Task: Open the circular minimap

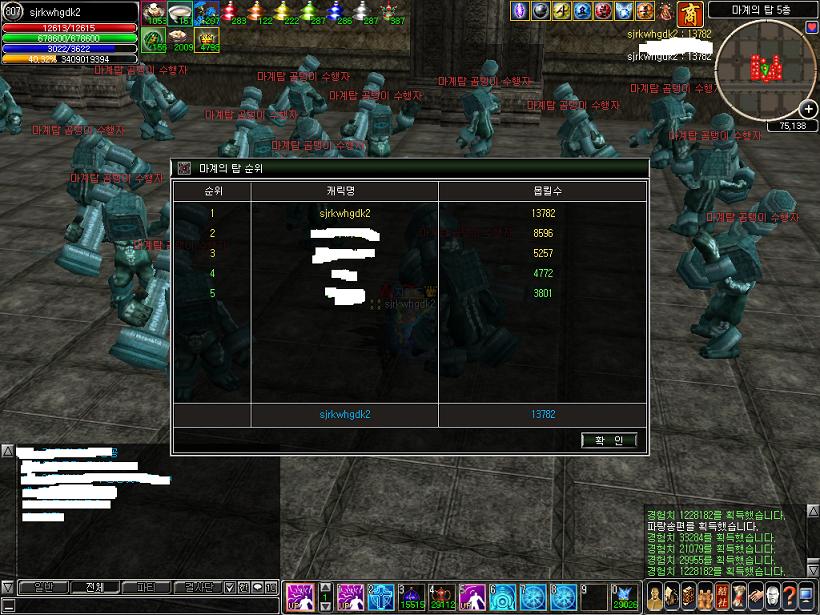Action: tap(765, 68)
